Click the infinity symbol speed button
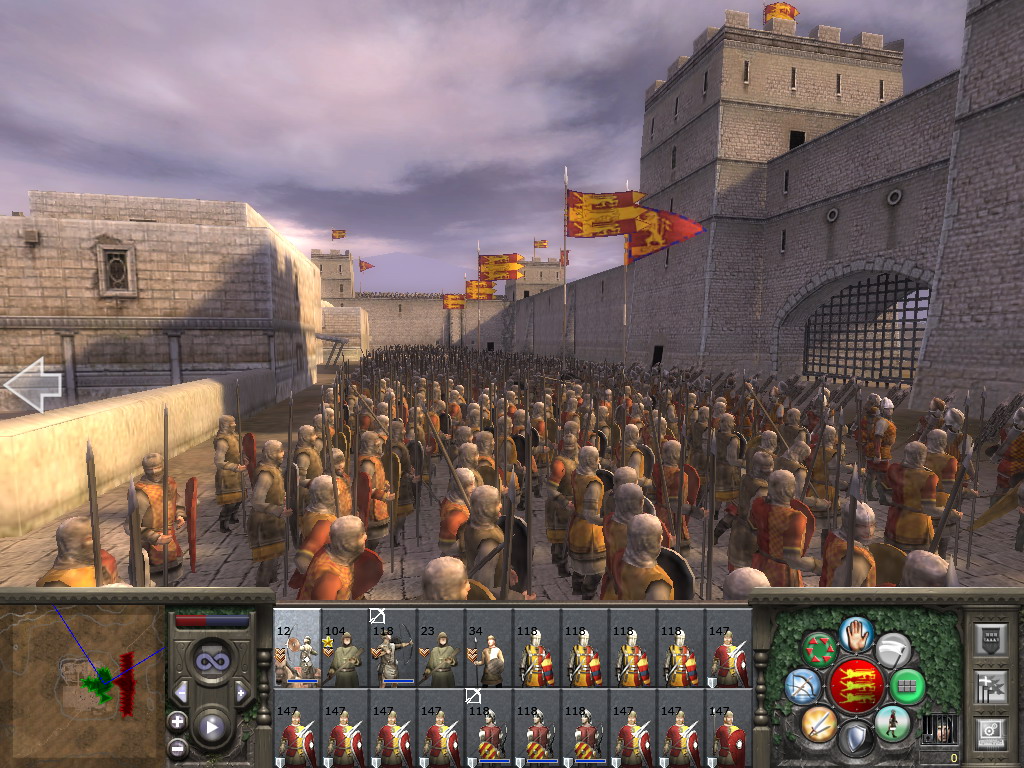Image resolution: width=1024 pixels, height=768 pixels. coord(211,661)
